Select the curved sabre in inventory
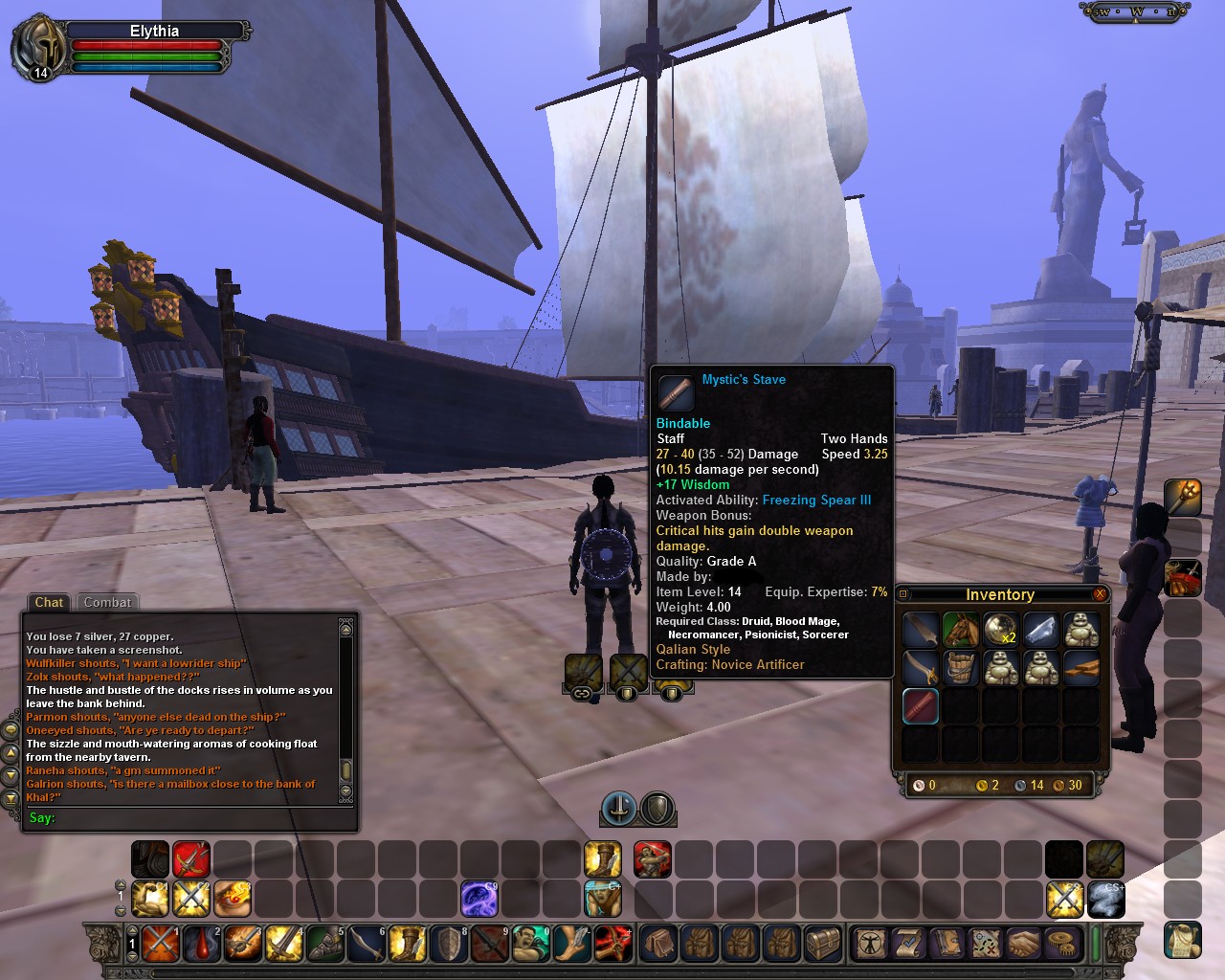This screenshot has height=980, width=1225. 921,668
